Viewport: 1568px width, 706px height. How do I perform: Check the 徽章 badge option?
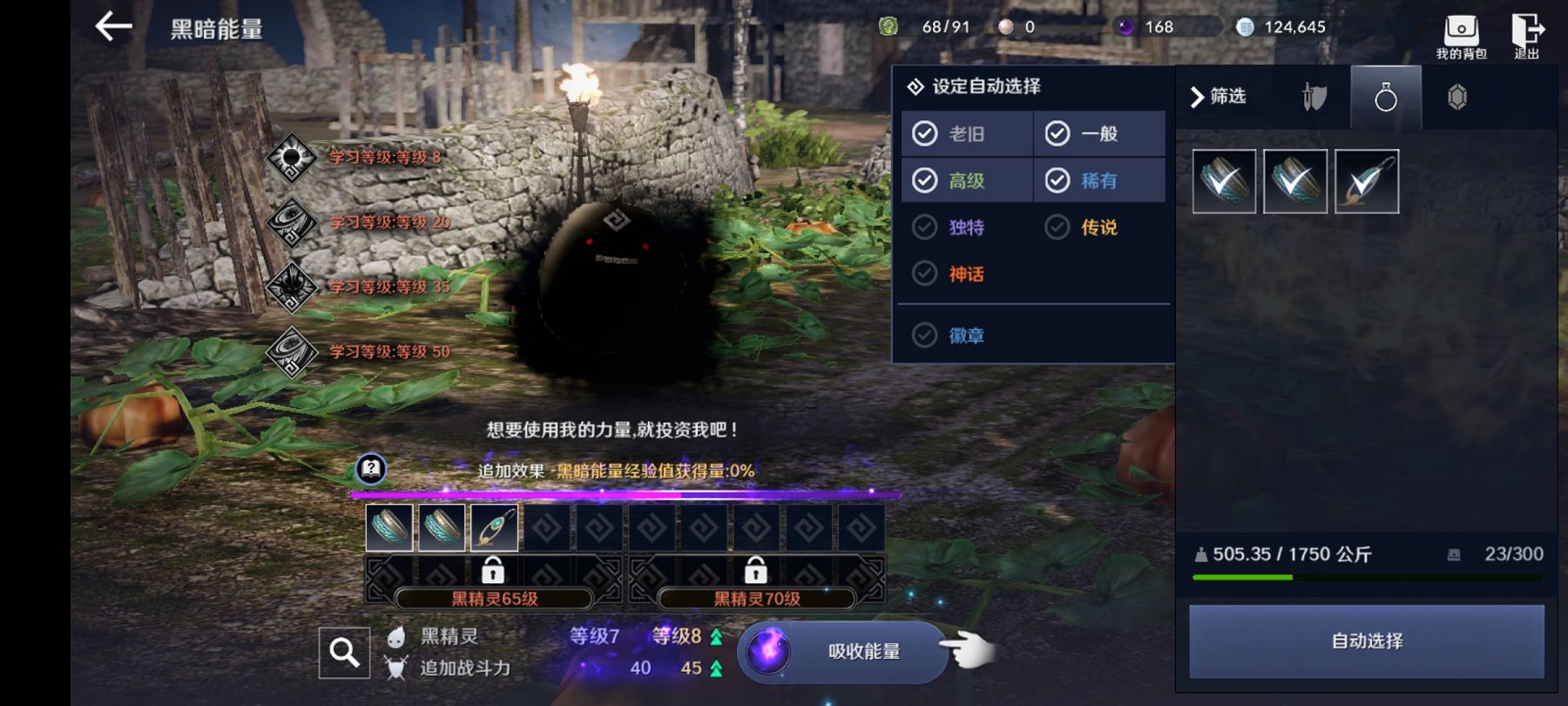pos(925,336)
